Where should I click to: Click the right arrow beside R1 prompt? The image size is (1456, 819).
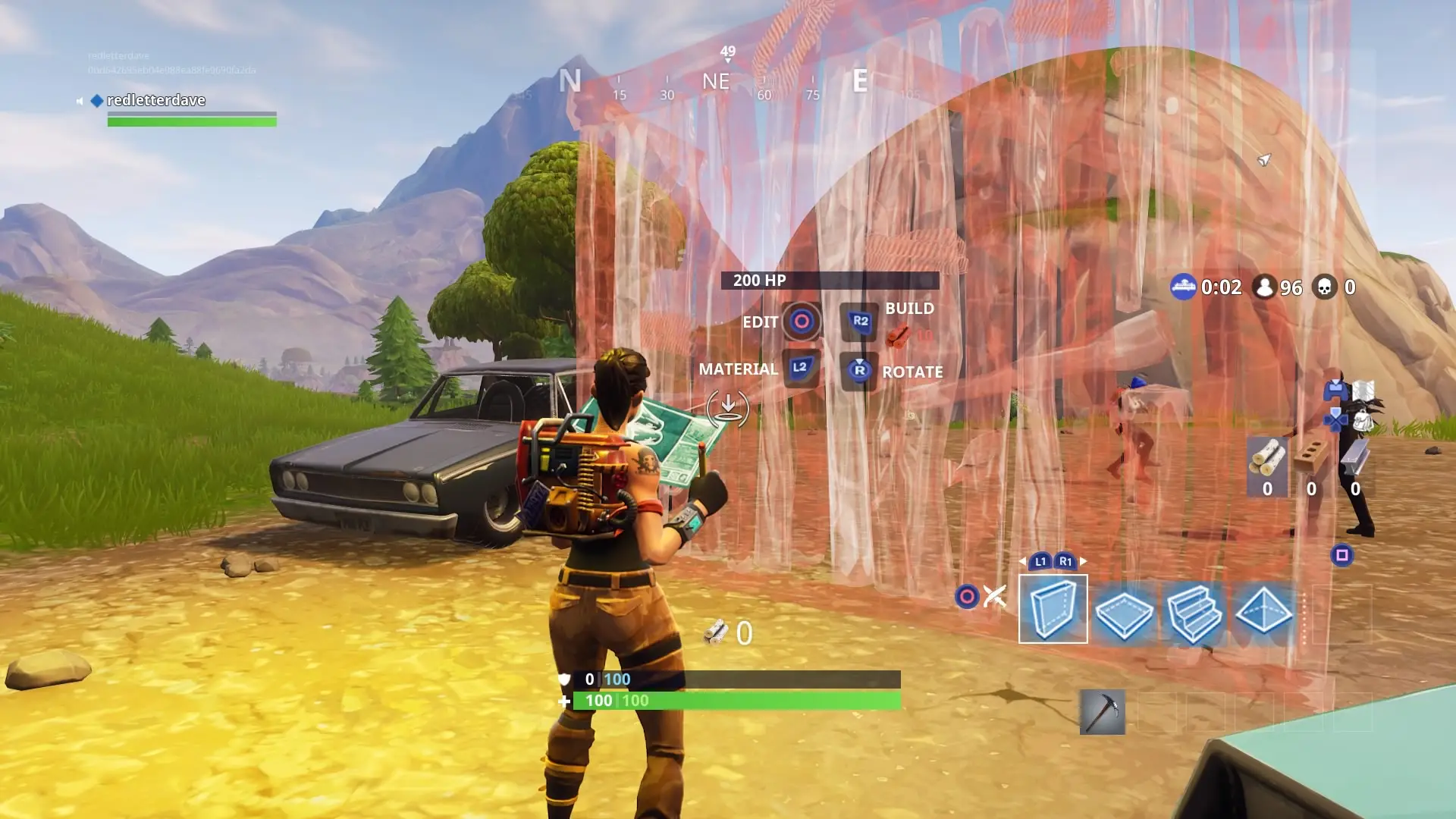[x=1083, y=561]
